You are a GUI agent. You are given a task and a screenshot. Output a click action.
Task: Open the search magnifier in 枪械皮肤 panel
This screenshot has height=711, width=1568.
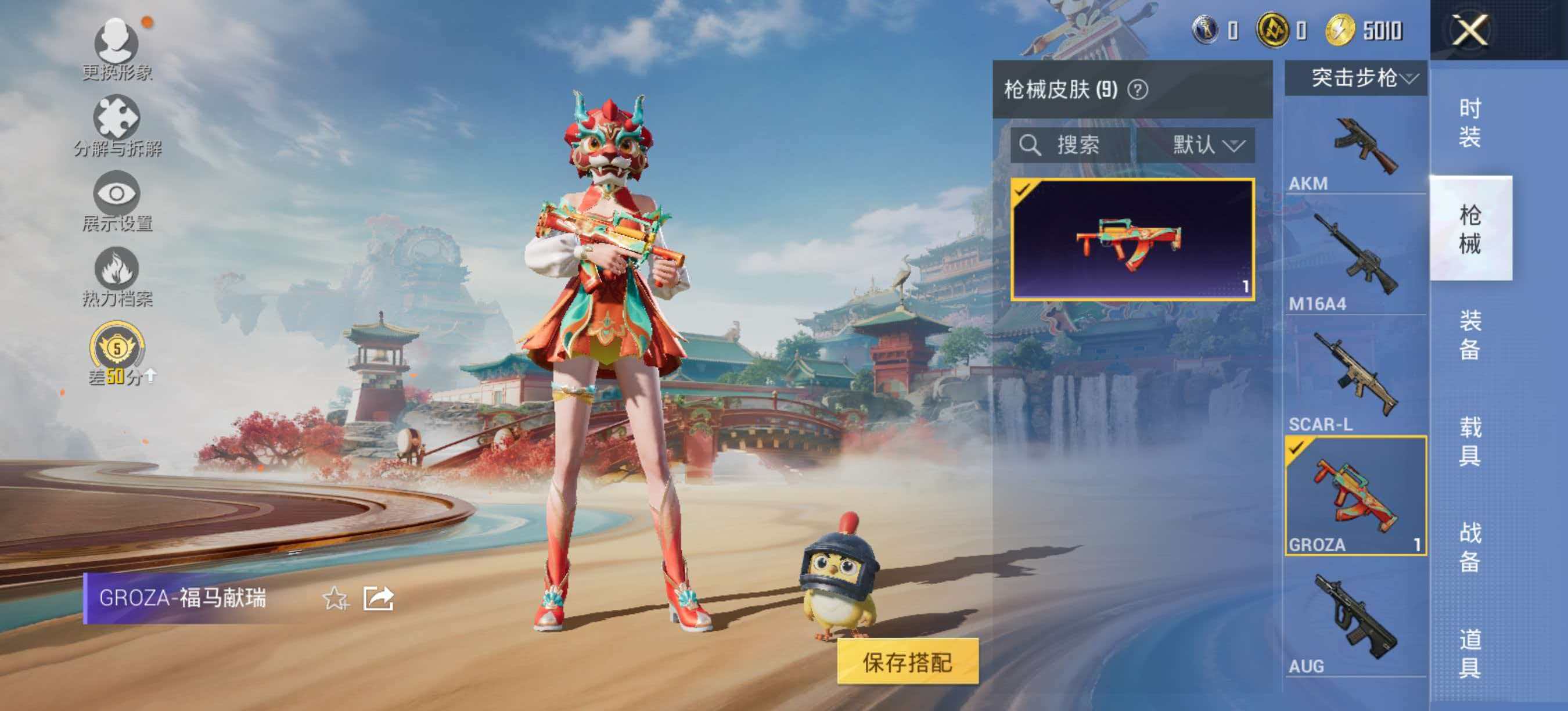[1033, 145]
